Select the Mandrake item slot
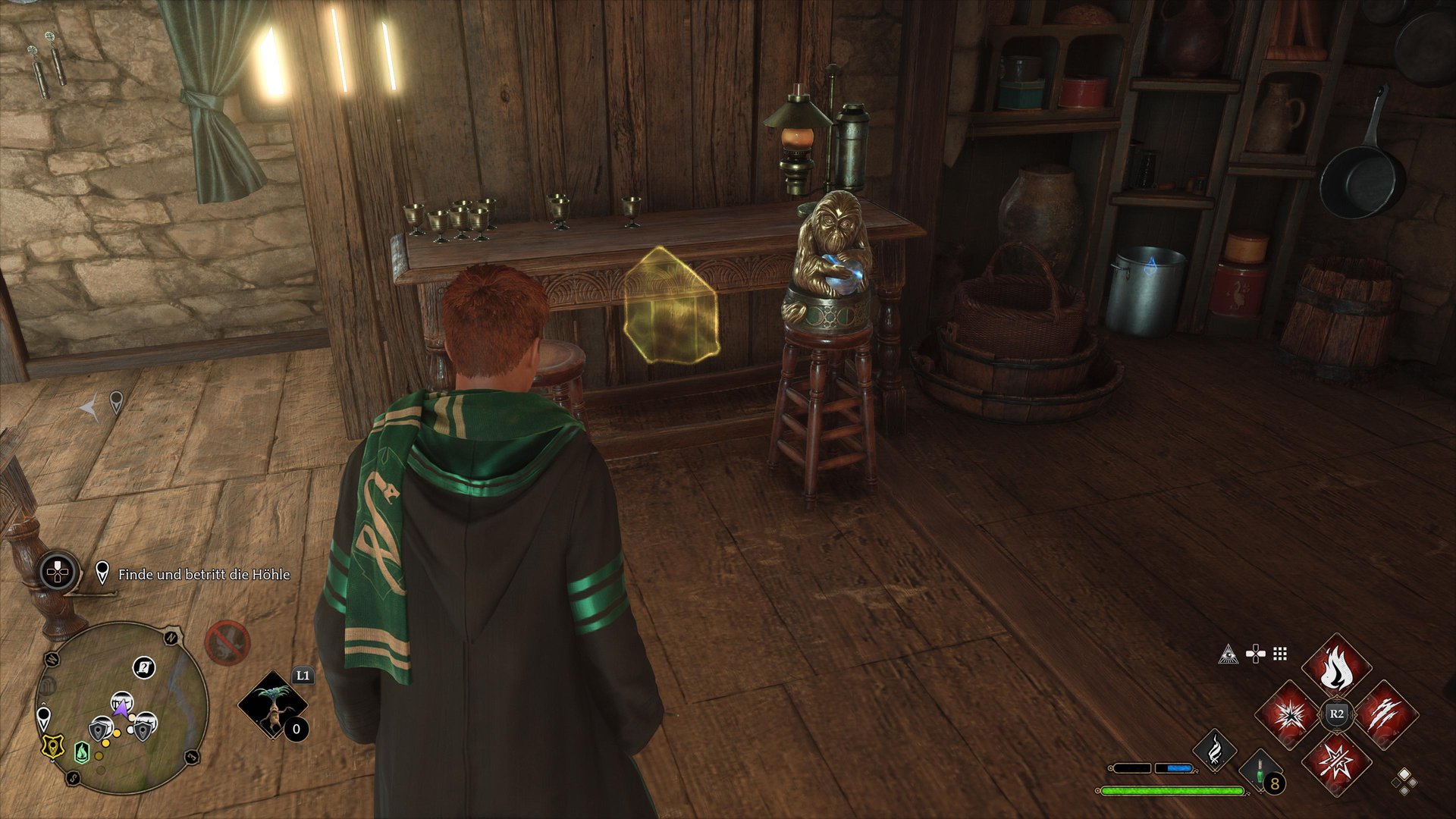Image resolution: width=1456 pixels, height=819 pixels. [x=273, y=704]
